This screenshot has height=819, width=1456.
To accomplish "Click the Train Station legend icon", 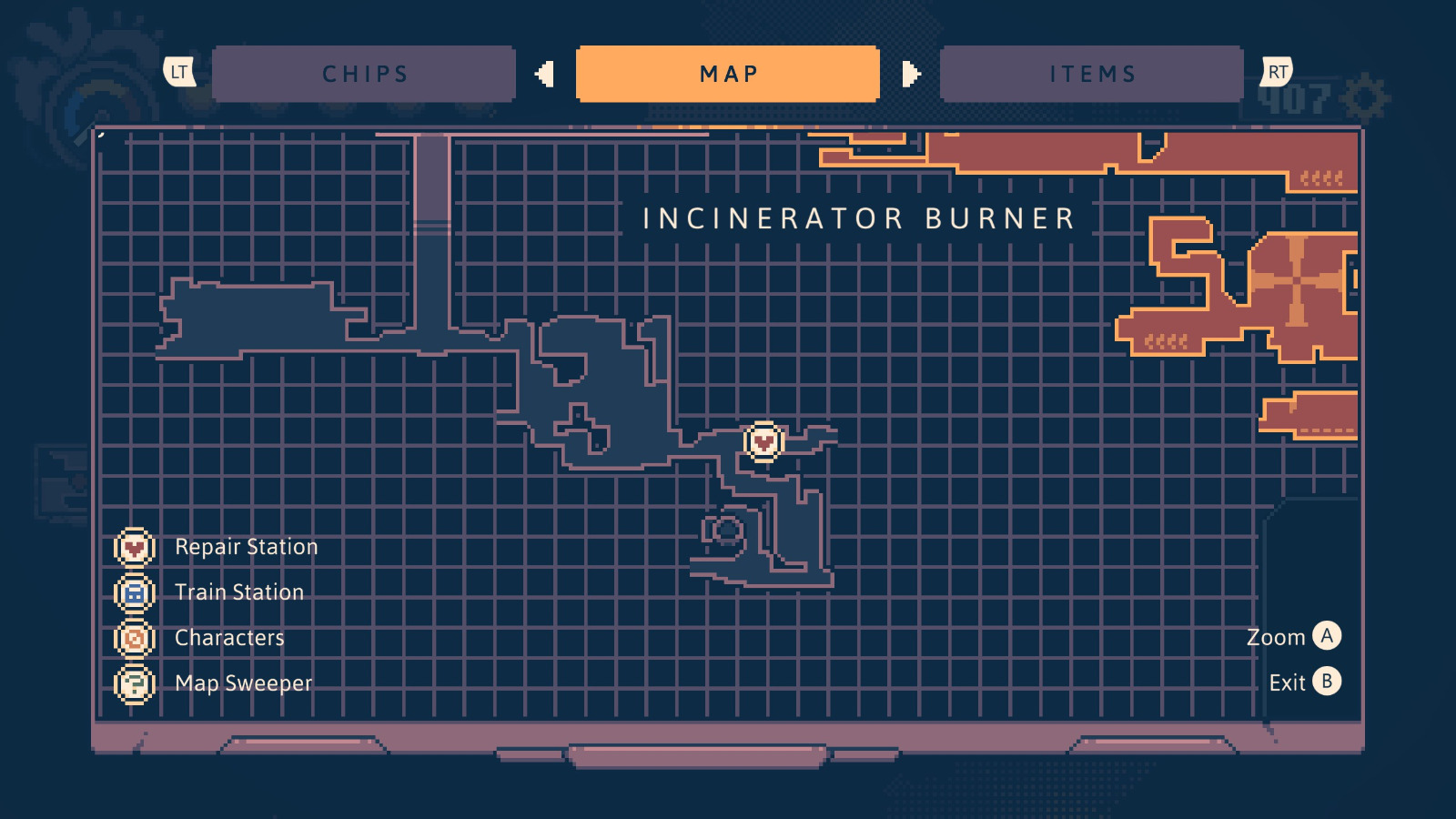I will pyautogui.click(x=133, y=592).
